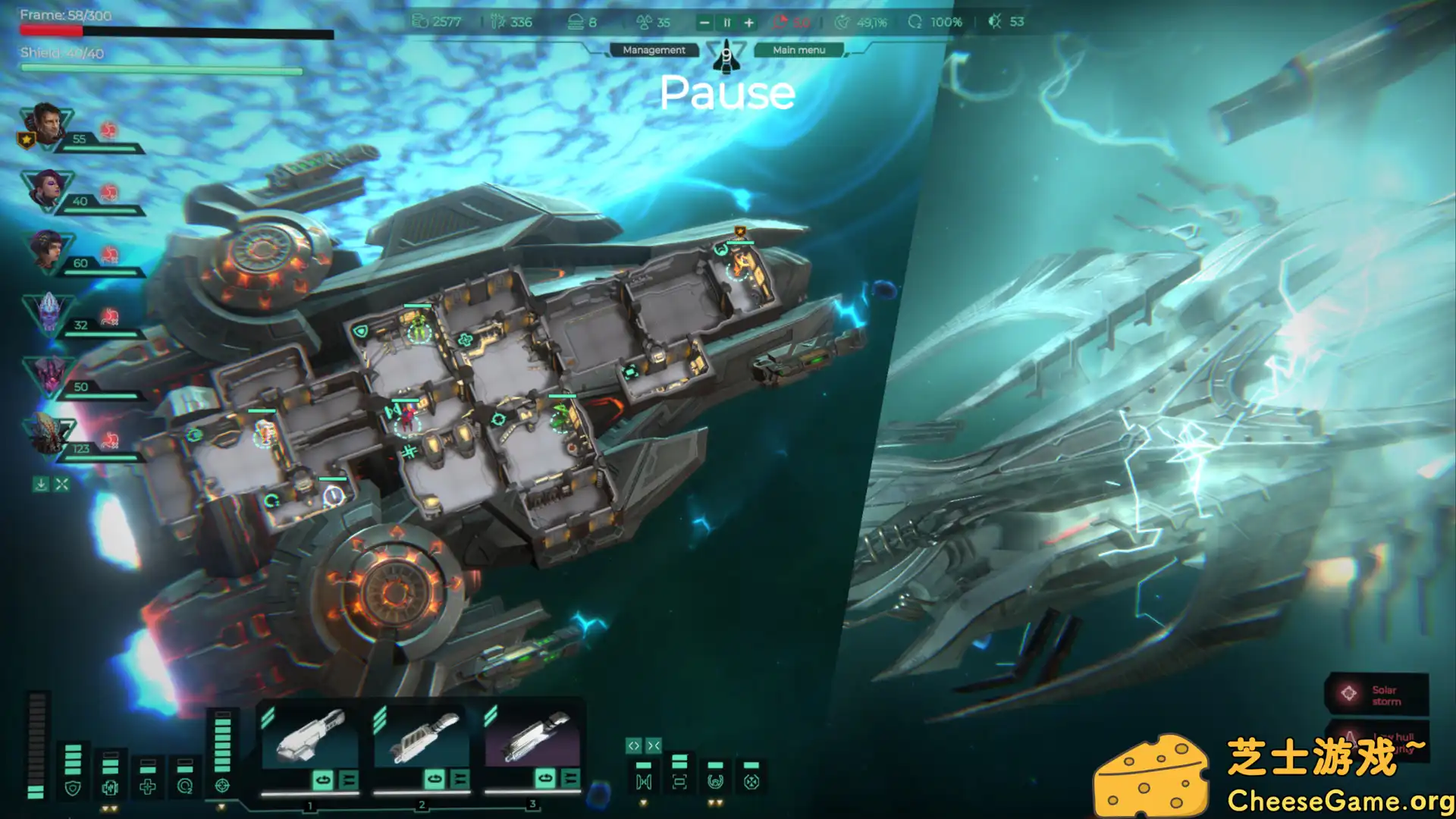Image resolution: width=1456 pixels, height=819 pixels.
Task: Increase game speed with plus button
Action: click(x=748, y=22)
